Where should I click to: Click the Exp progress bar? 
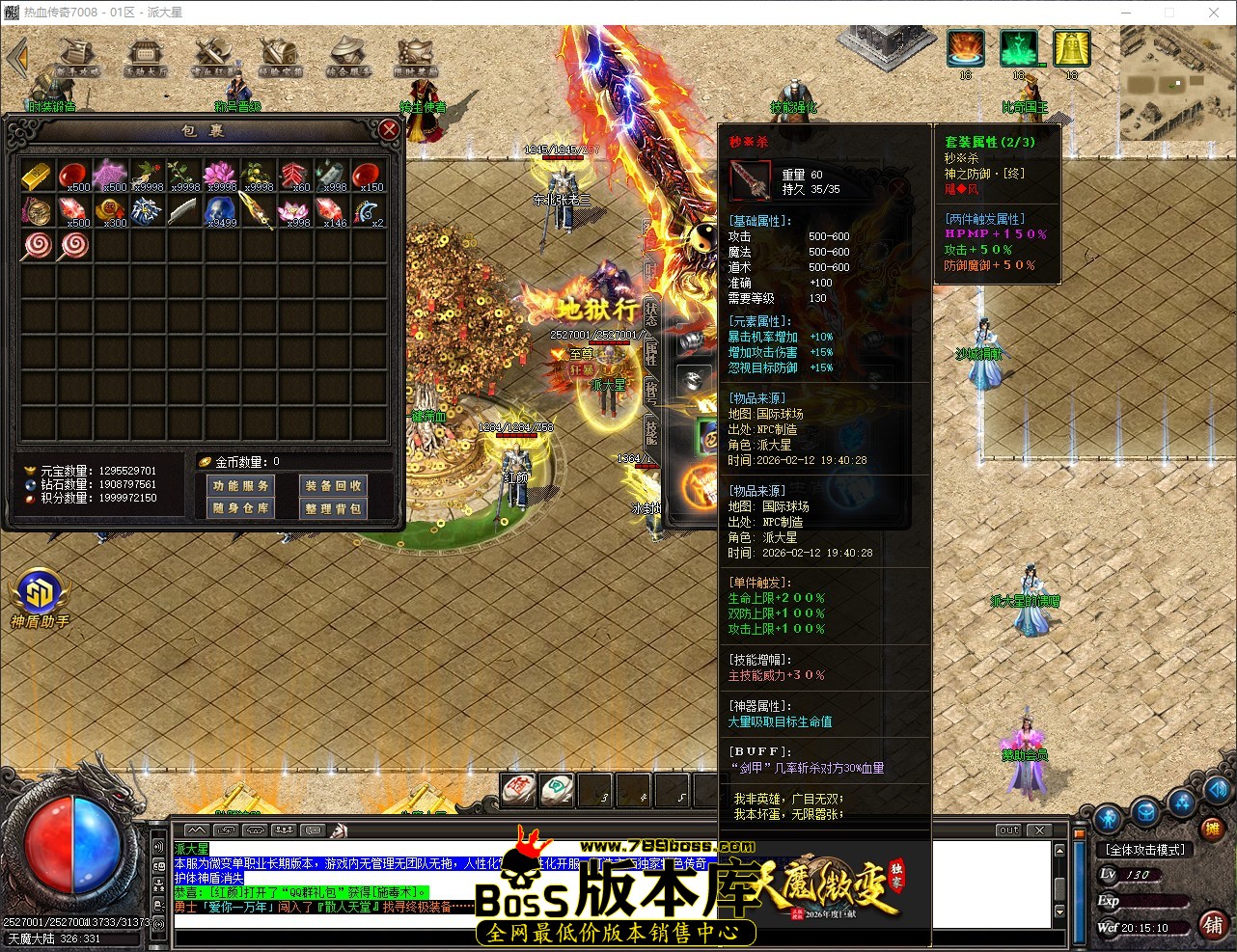click(1154, 901)
